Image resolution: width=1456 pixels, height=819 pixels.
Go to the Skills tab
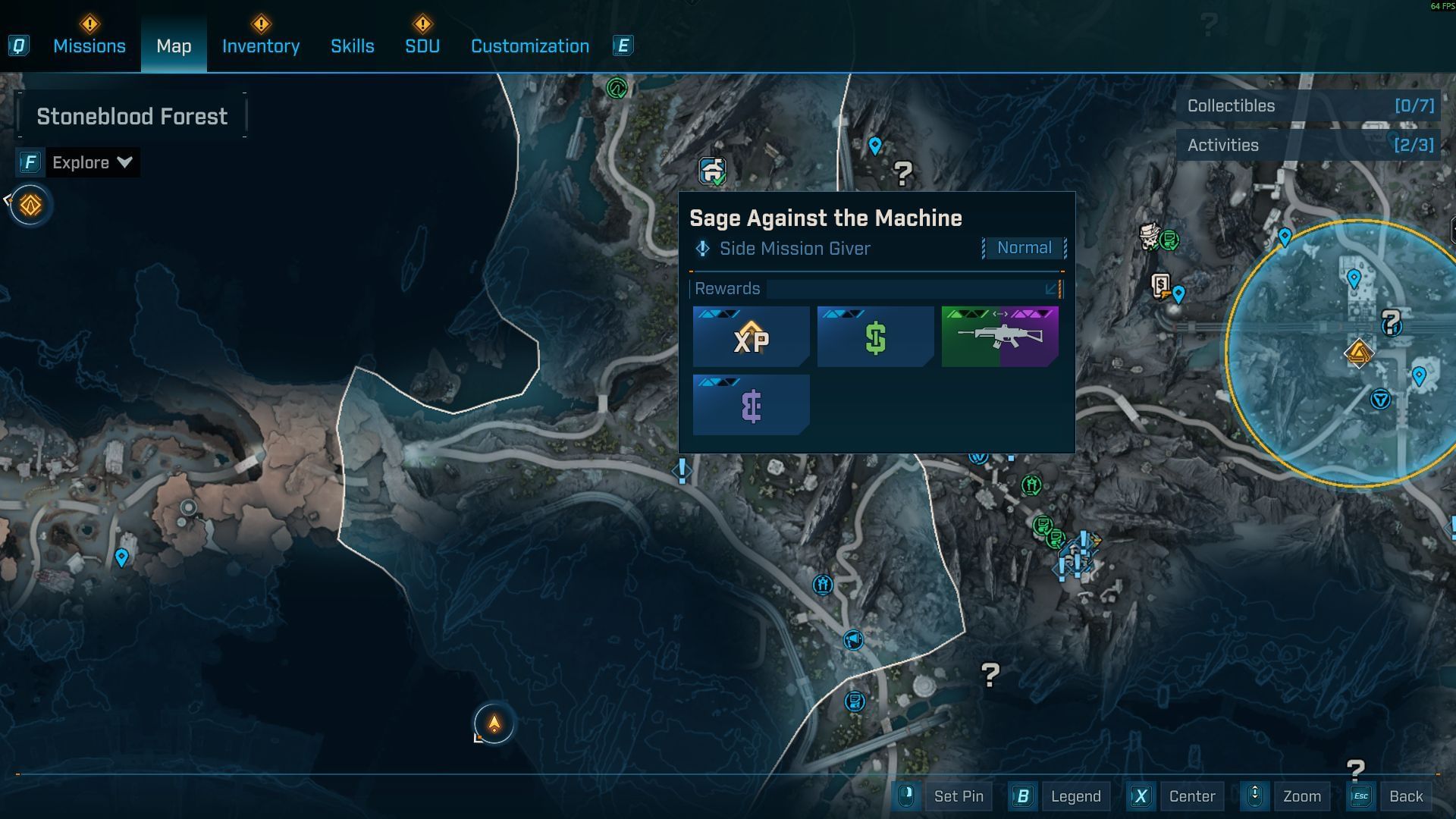click(352, 46)
